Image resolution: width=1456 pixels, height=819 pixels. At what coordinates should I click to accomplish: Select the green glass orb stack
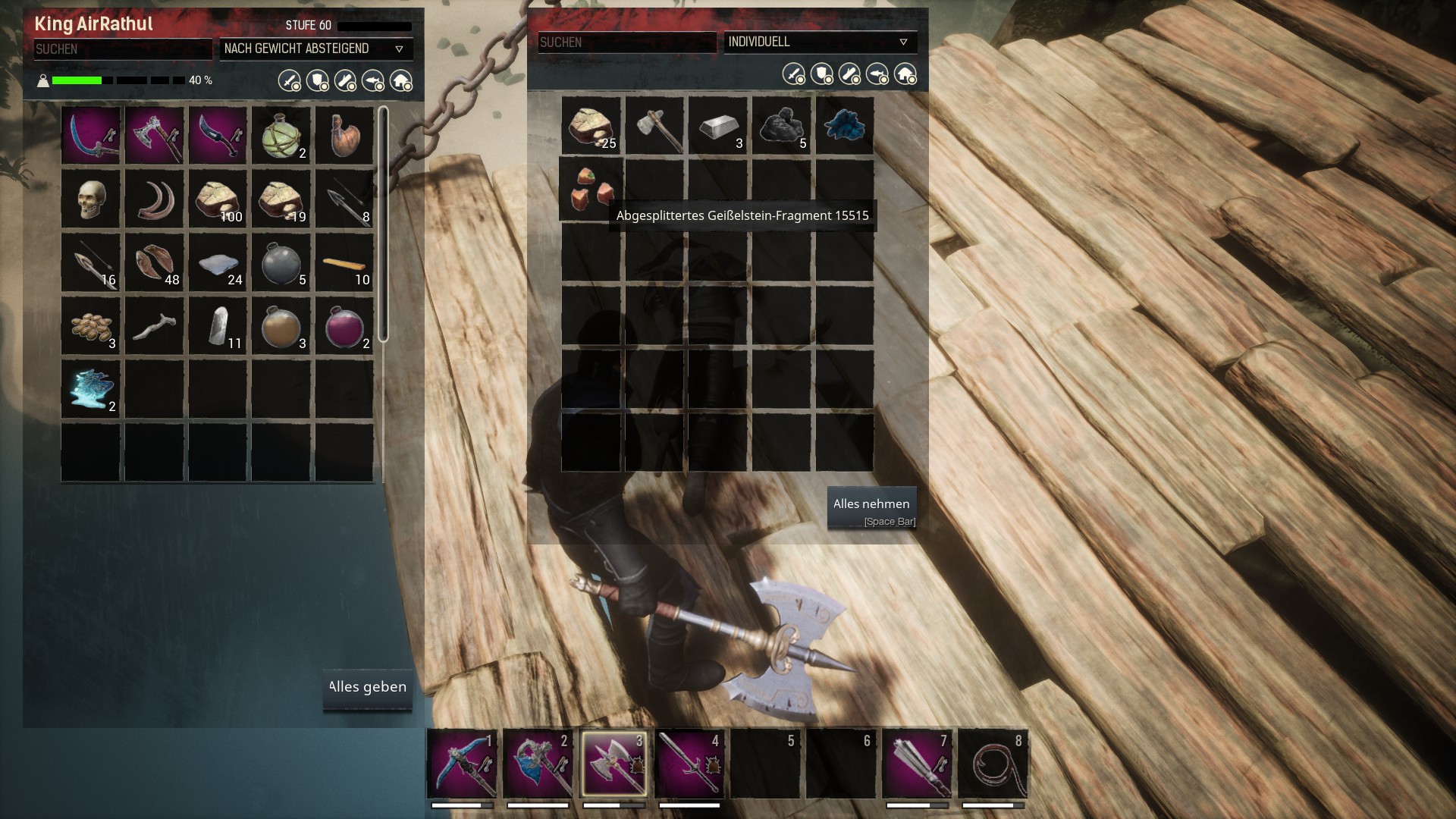281,135
